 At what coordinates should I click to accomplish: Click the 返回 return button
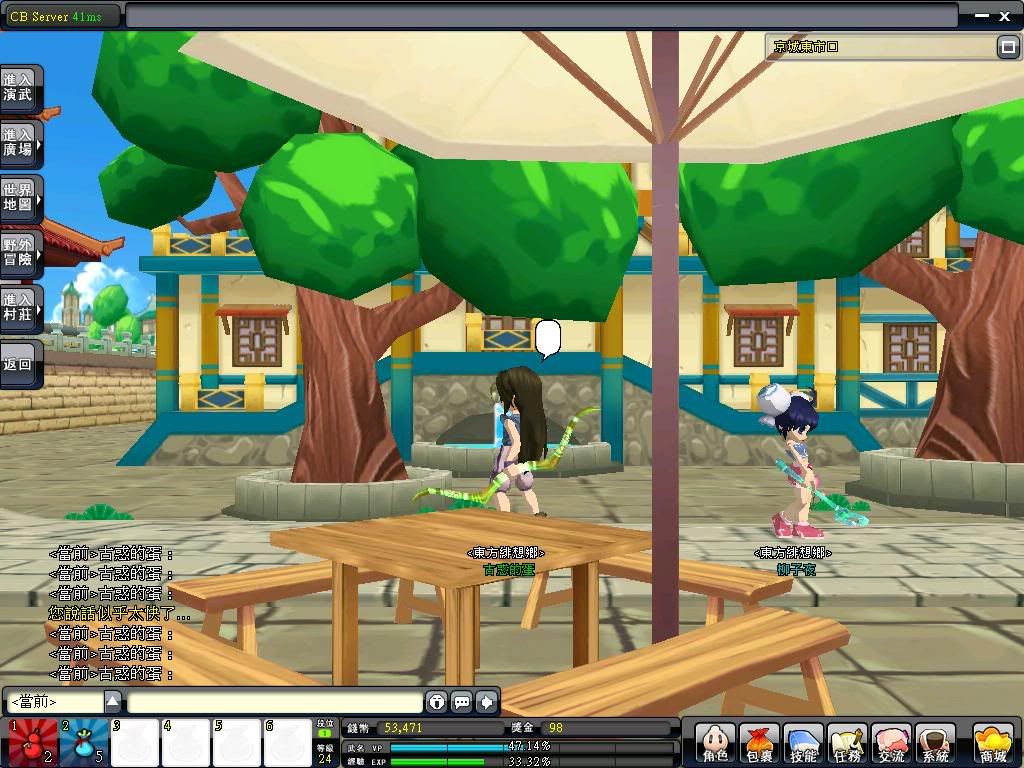coord(20,364)
